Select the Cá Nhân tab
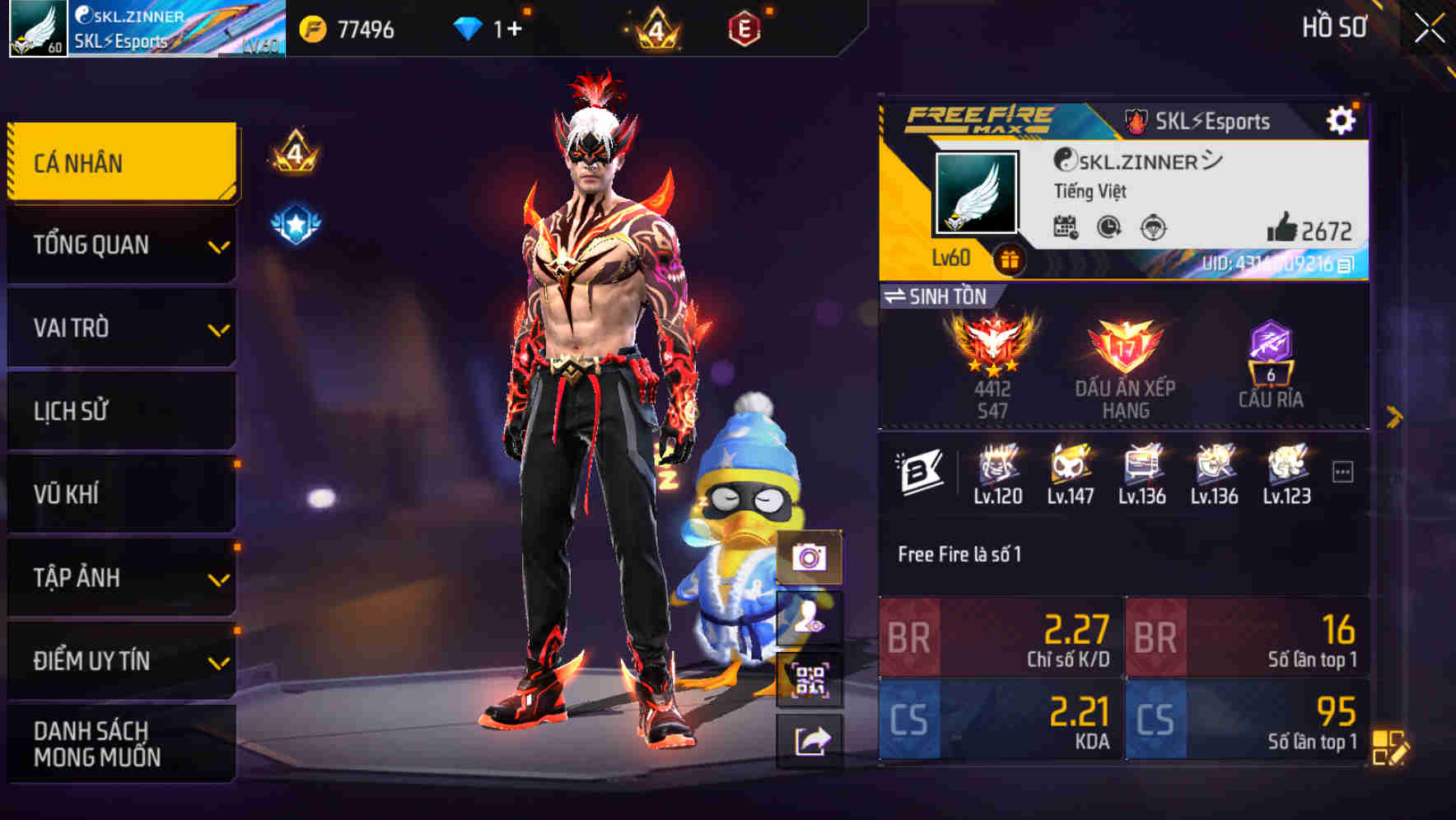The height and width of the screenshot is (820, 1456). click(121, 162)
